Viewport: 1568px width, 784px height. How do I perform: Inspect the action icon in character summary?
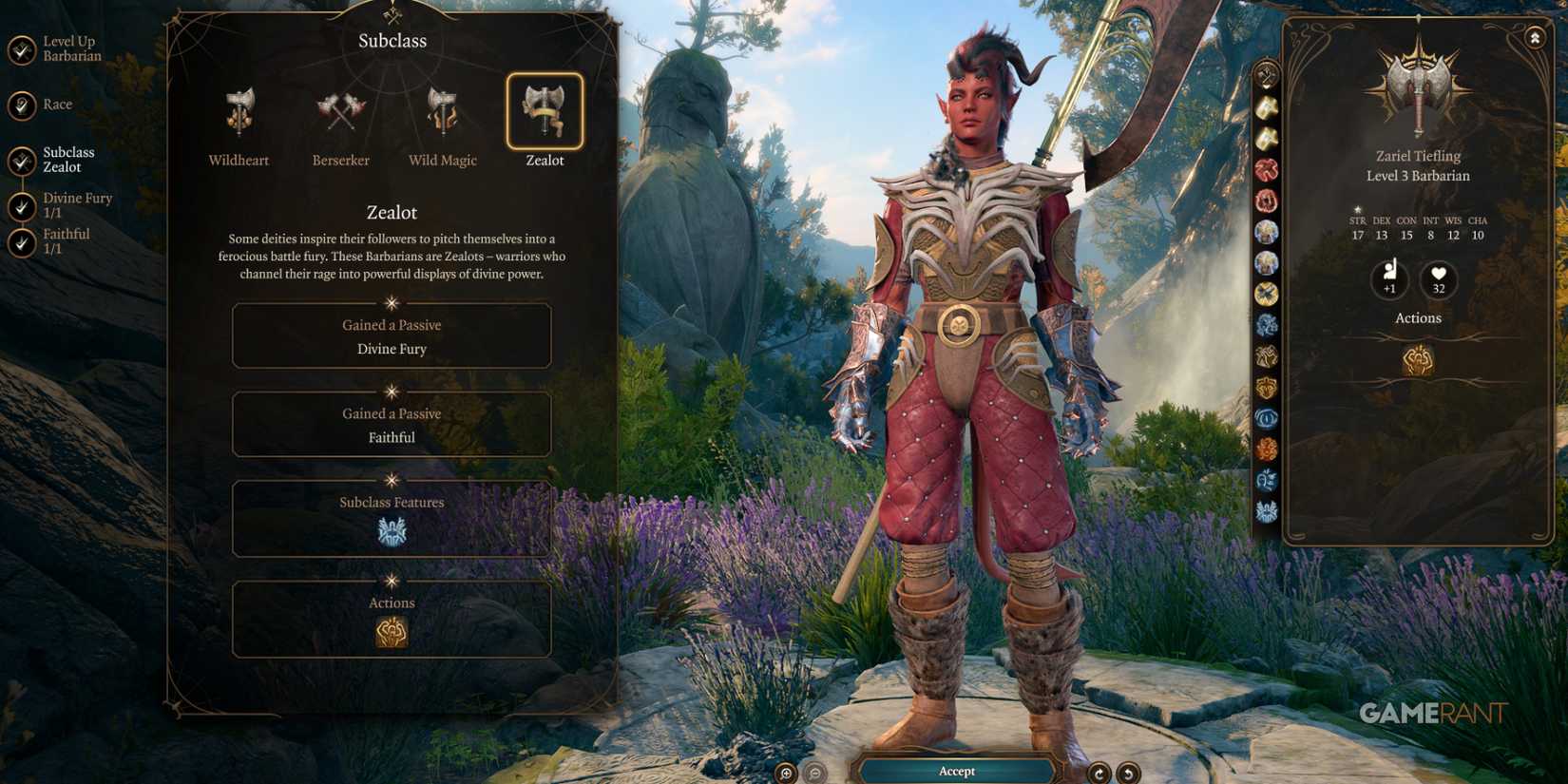point(1418,360)
